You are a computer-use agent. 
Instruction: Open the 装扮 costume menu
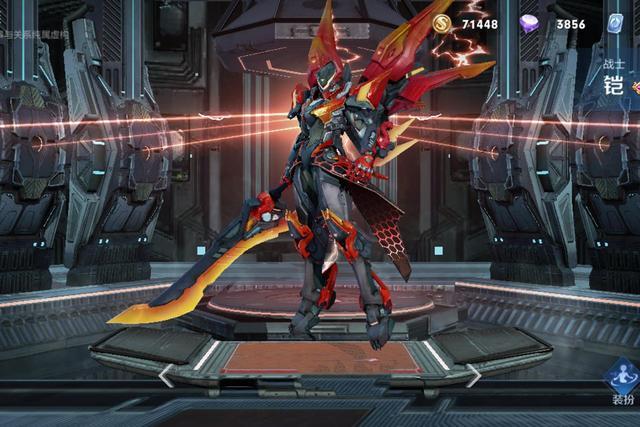[x=623, y=383]
